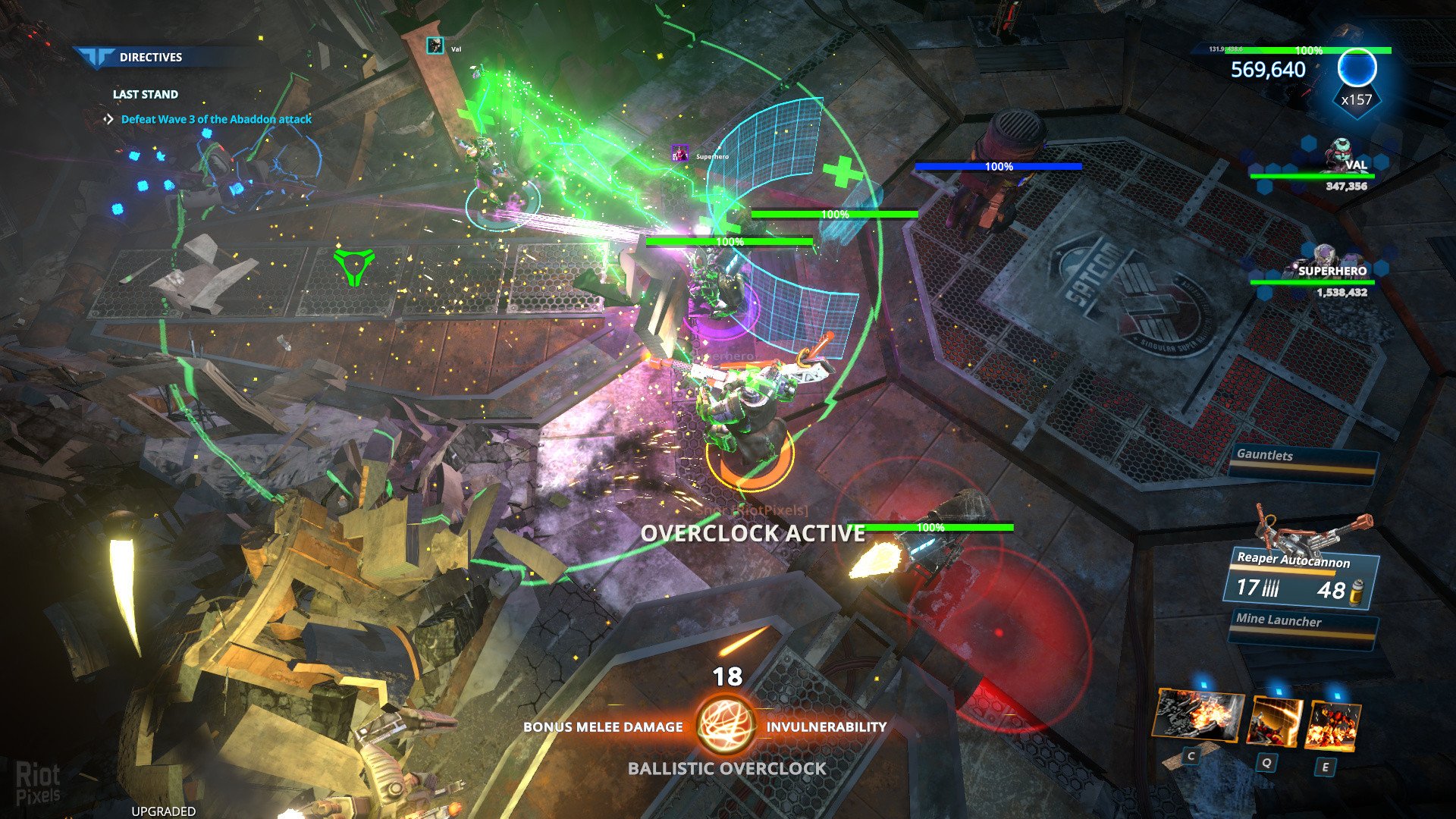Screen dimensions: 1456x819
Task: Select the Gauntlets weapon slot
Action: (1301, 460)
